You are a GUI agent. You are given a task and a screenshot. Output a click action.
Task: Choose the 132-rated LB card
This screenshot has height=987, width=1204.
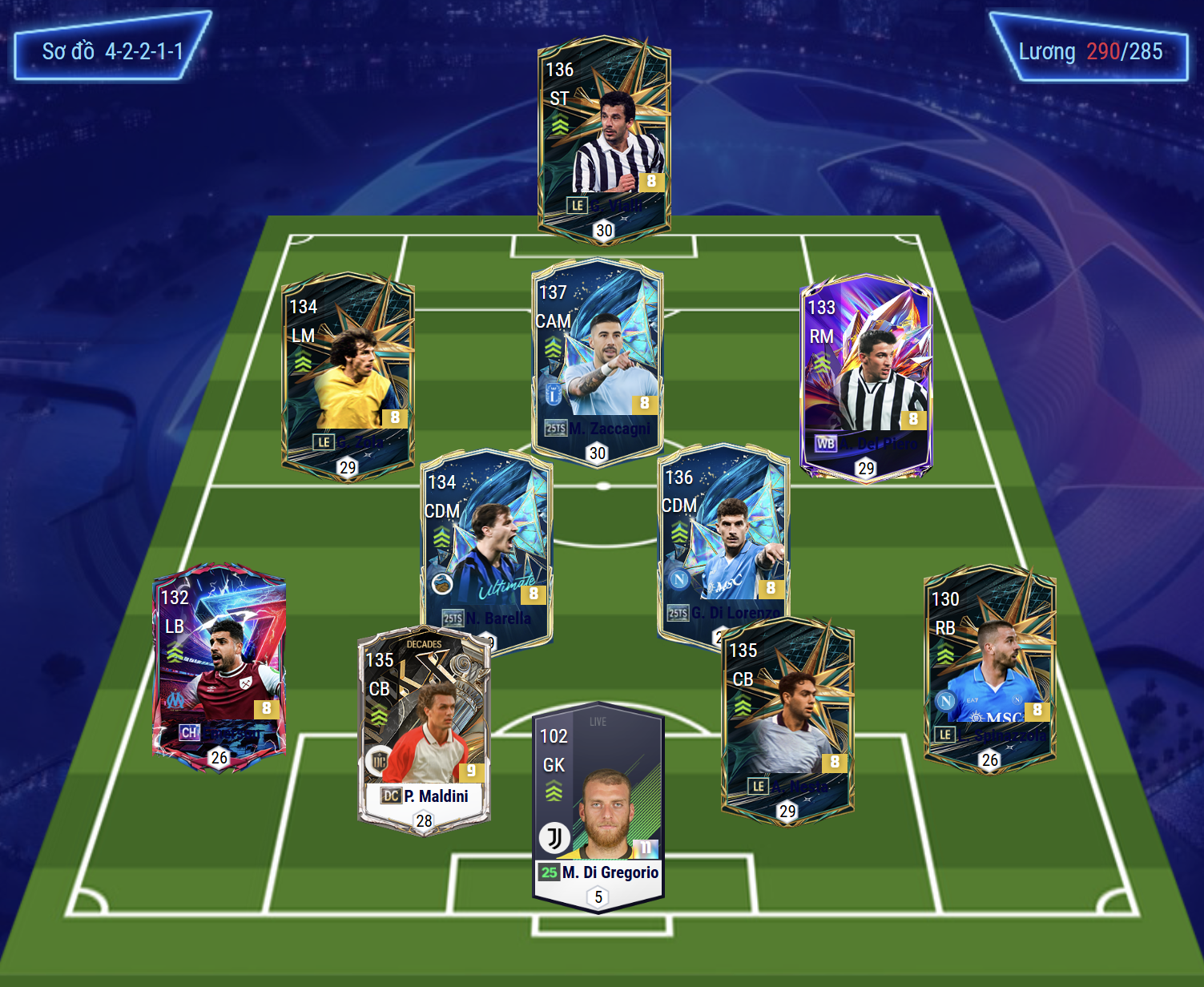click(219, 667)
